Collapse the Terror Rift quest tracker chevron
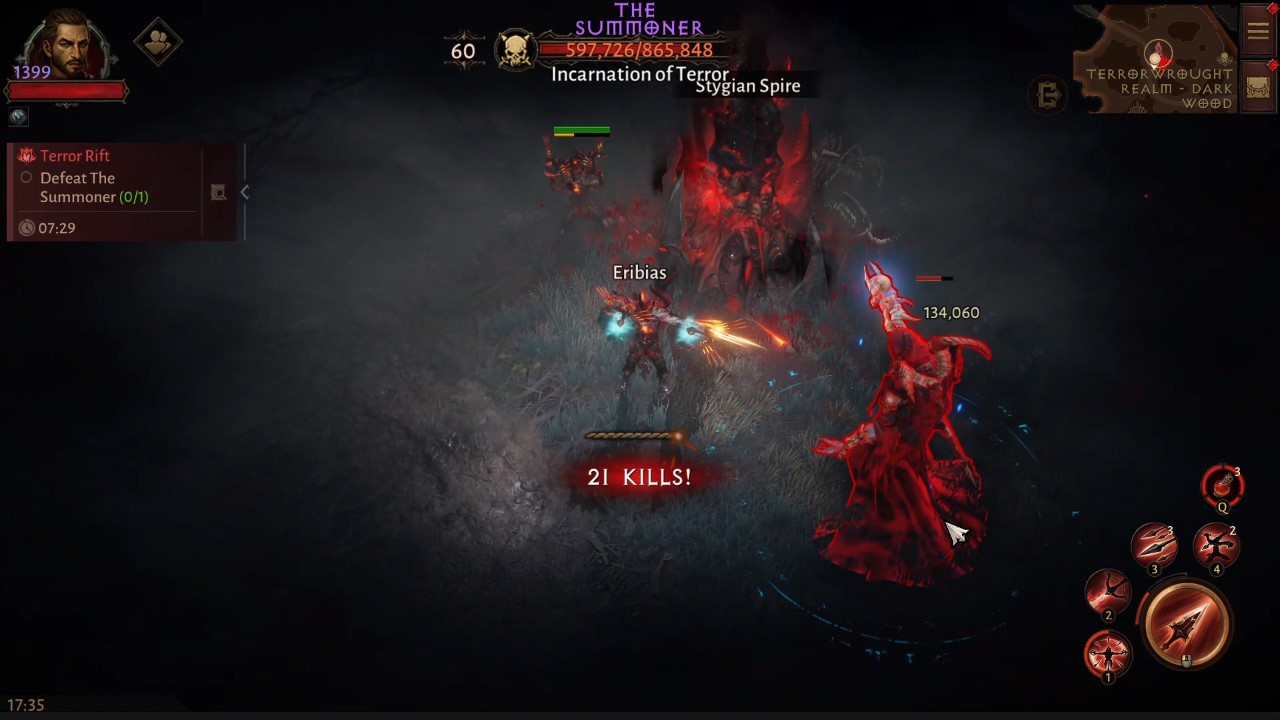This screenshot has height=720, width=1280. [x=245, y=192]
